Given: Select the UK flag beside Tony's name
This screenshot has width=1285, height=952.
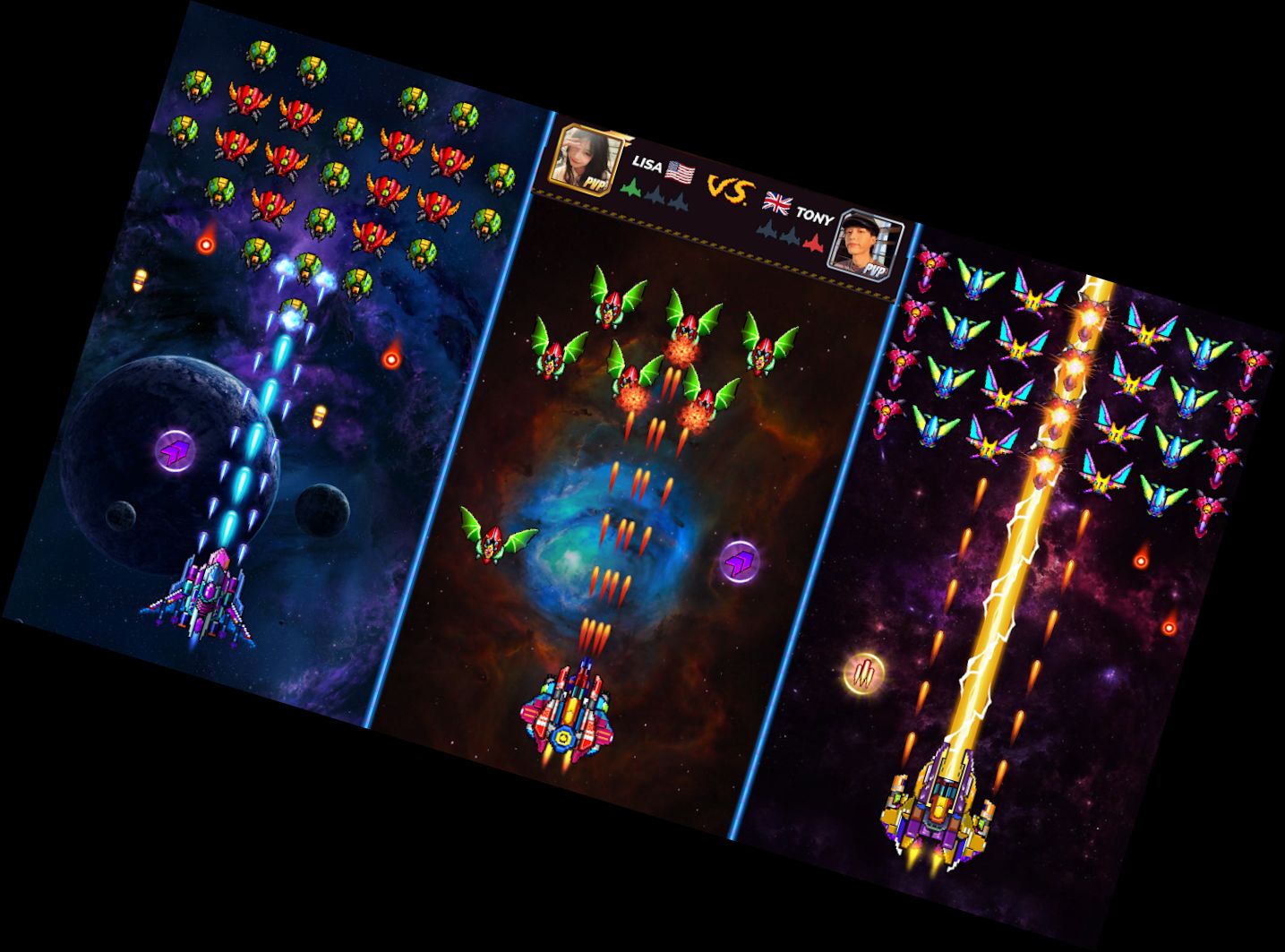Looking at the screenshot, I should pos(777,203).
